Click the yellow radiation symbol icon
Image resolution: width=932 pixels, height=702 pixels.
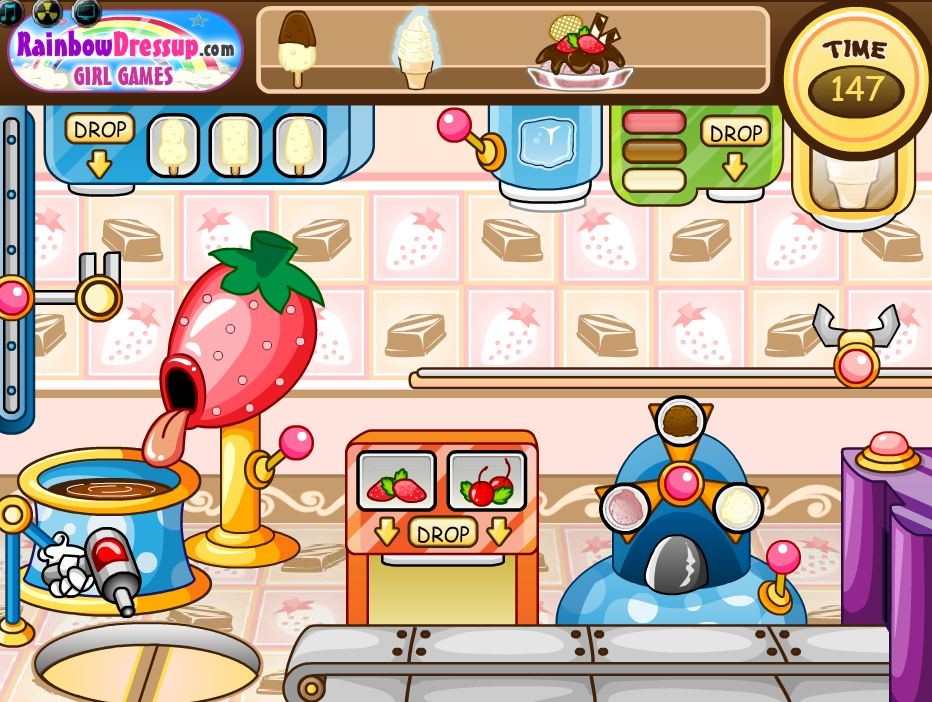(47, 11)
